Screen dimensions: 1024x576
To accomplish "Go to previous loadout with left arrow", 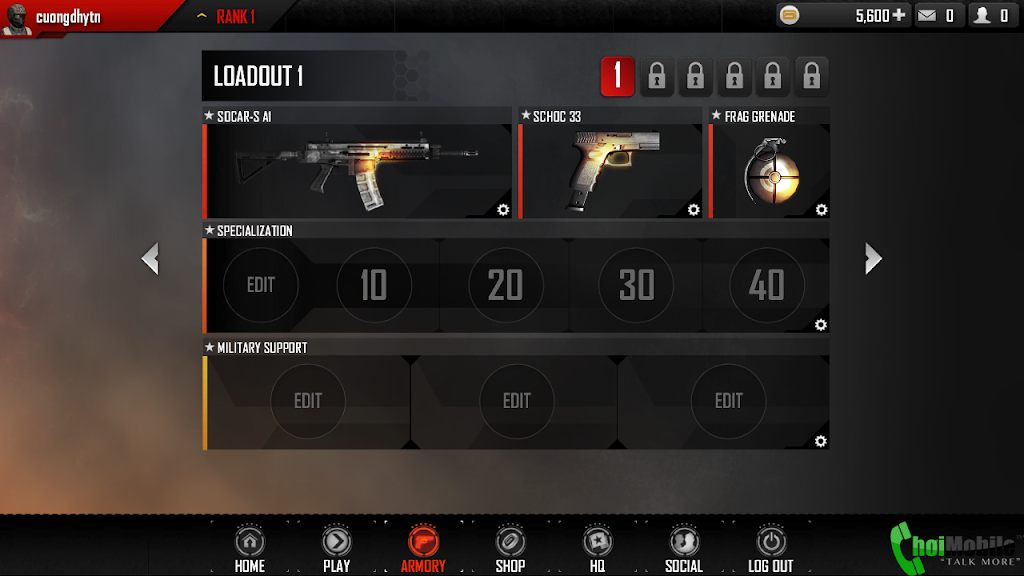I will coord(150,259).
